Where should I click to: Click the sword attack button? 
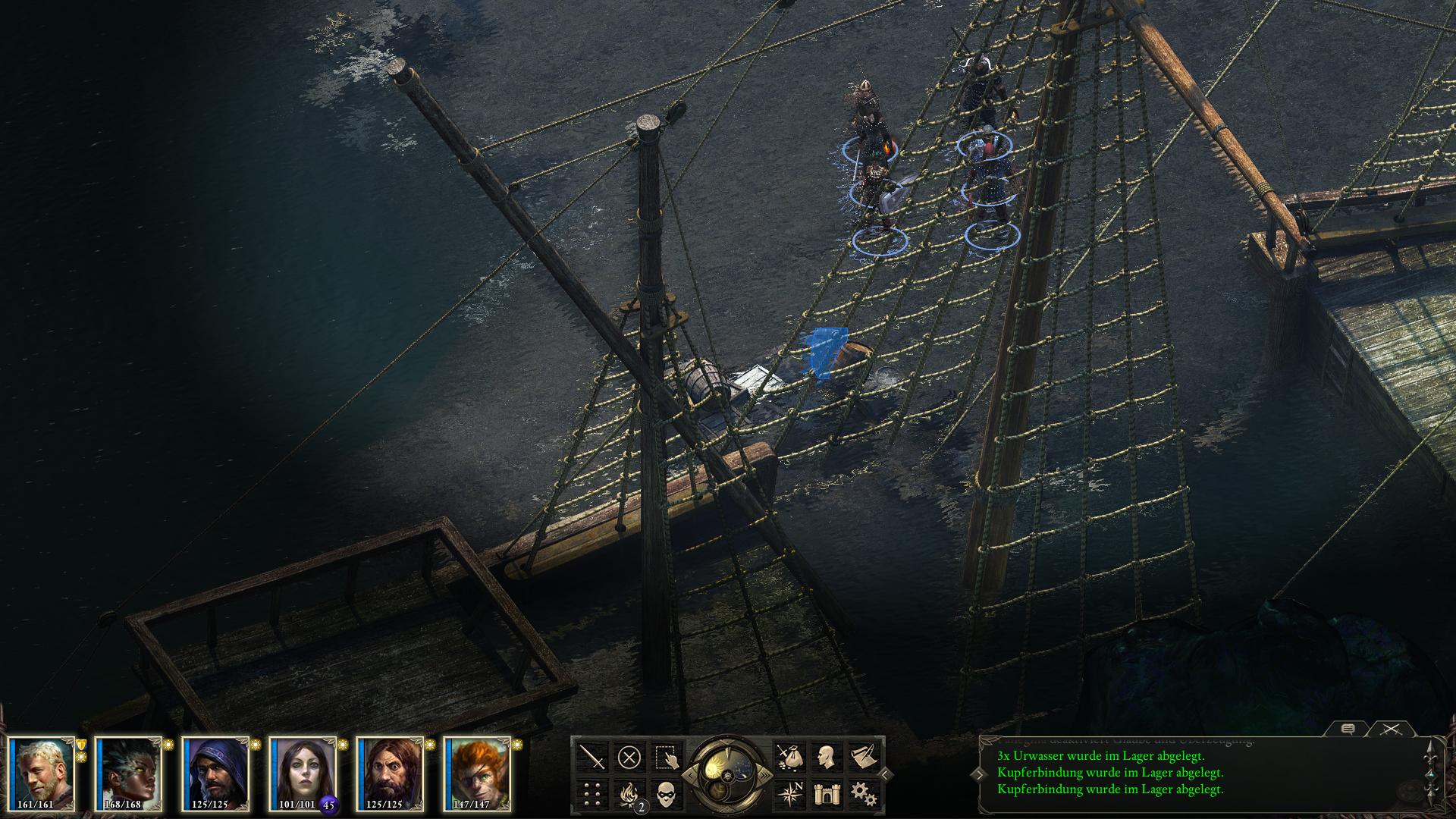pyautogui.click(x=592, y=757)
